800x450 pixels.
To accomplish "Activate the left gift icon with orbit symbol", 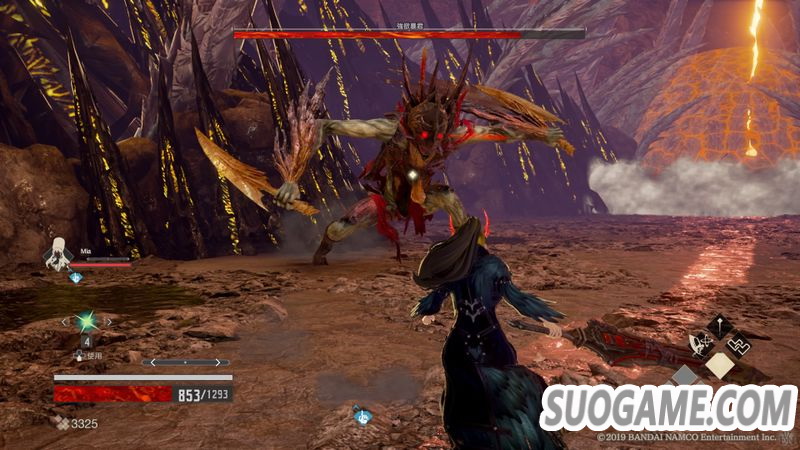I will 703,345.
